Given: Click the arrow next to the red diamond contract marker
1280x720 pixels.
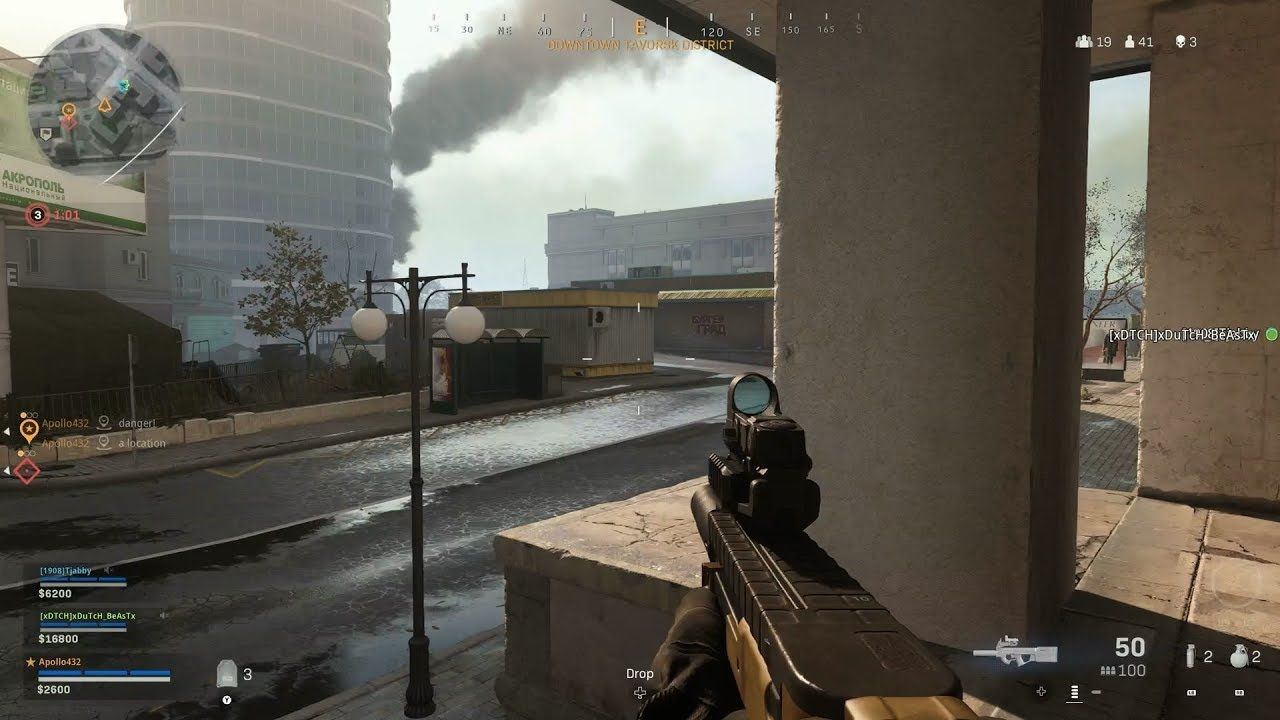Looking at the screenshot, I should tap(7, 469).
